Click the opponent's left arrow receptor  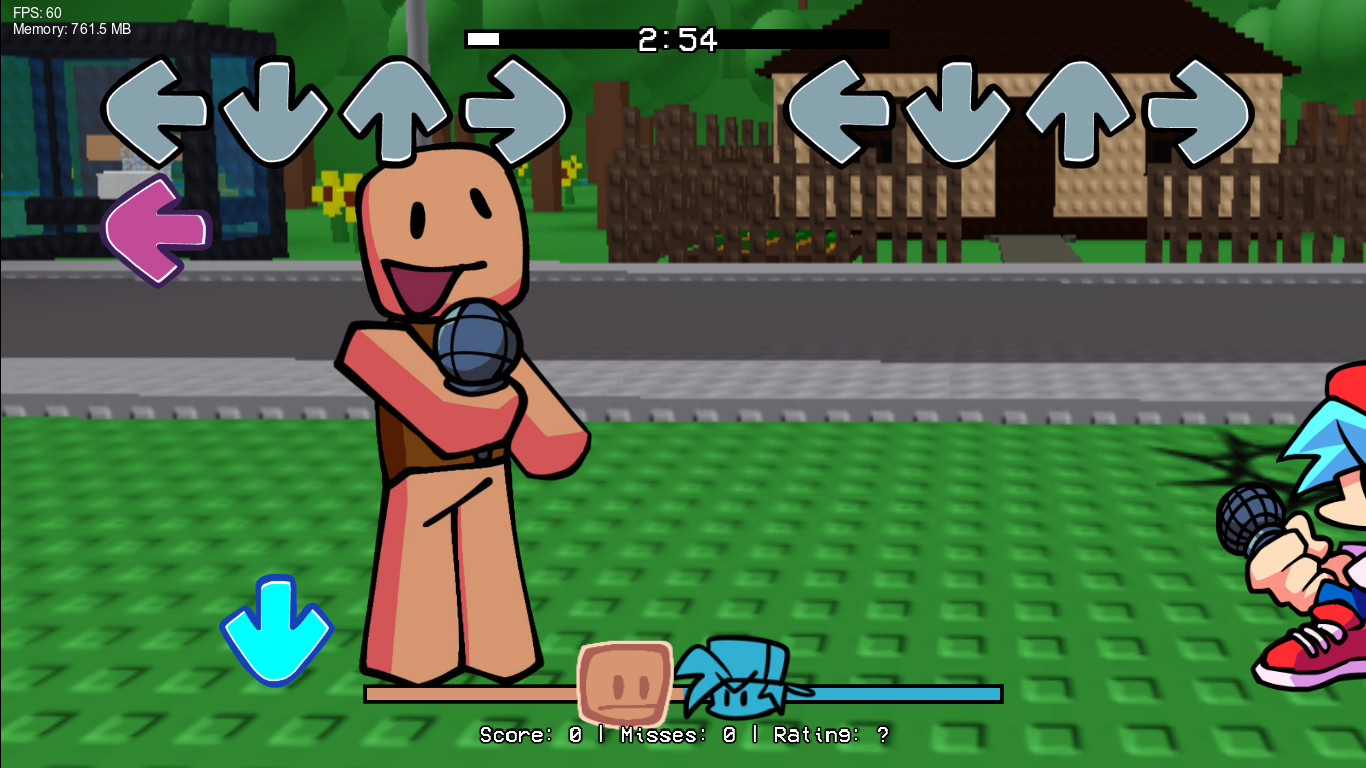pyautogui.click(x=155, y=110)
